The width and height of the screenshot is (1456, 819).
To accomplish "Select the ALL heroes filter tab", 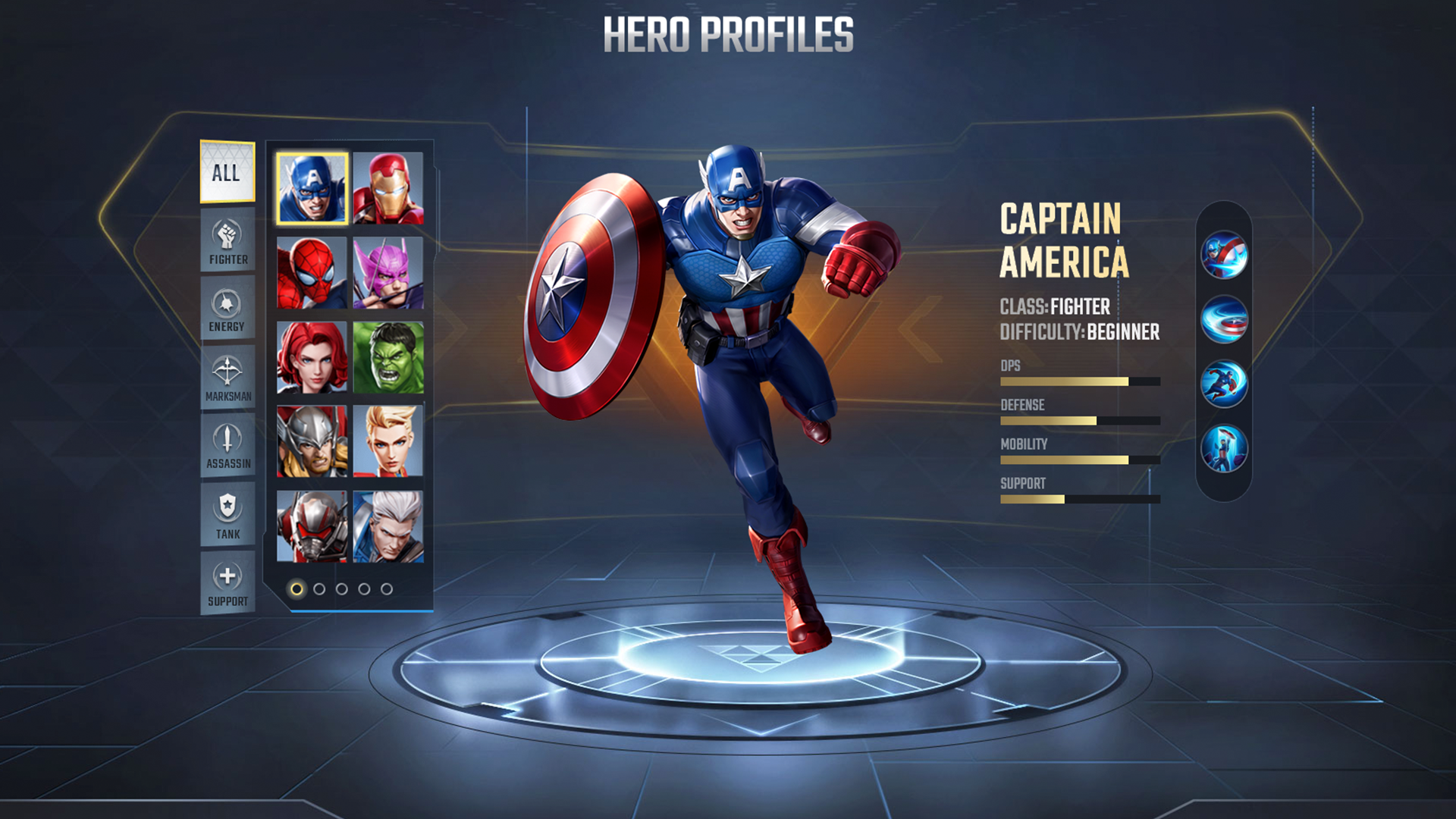I will [x=227, y=172].
